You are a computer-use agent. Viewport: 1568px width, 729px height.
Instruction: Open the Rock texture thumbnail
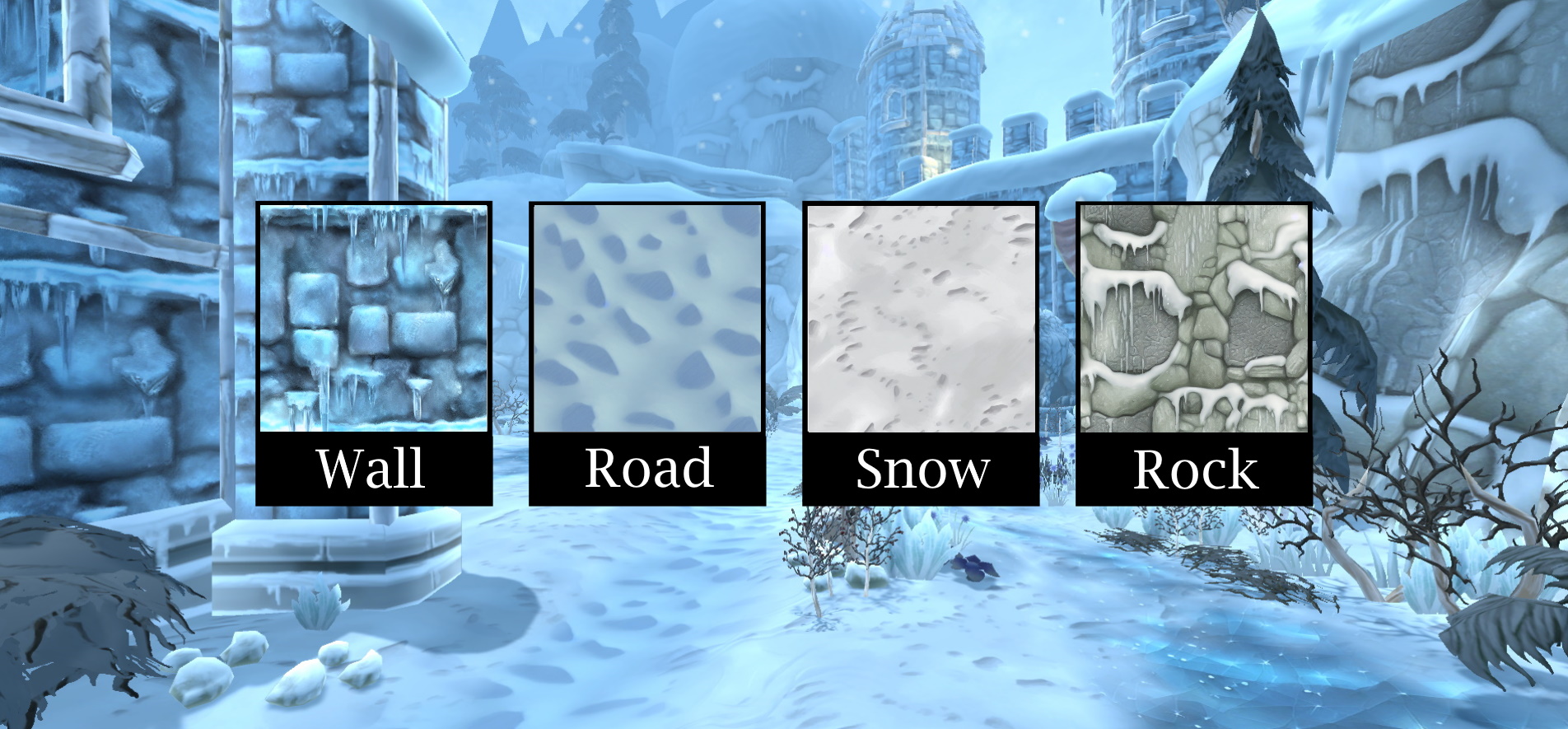[x=1194, y=319]
